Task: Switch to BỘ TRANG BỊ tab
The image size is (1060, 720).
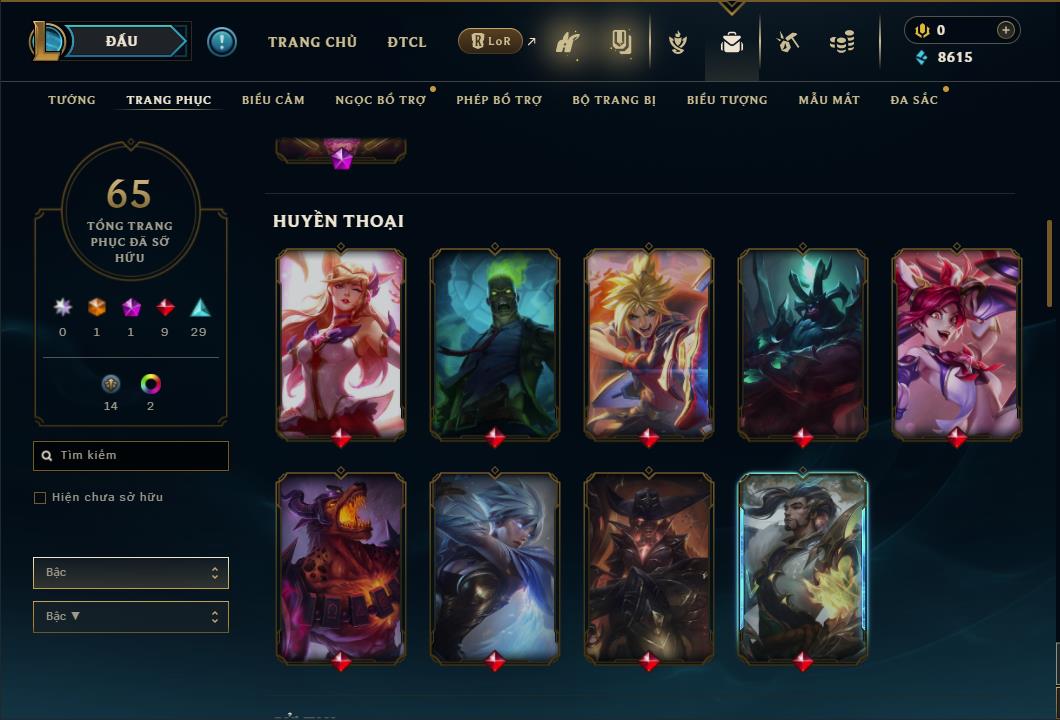Action: (614, 100)
